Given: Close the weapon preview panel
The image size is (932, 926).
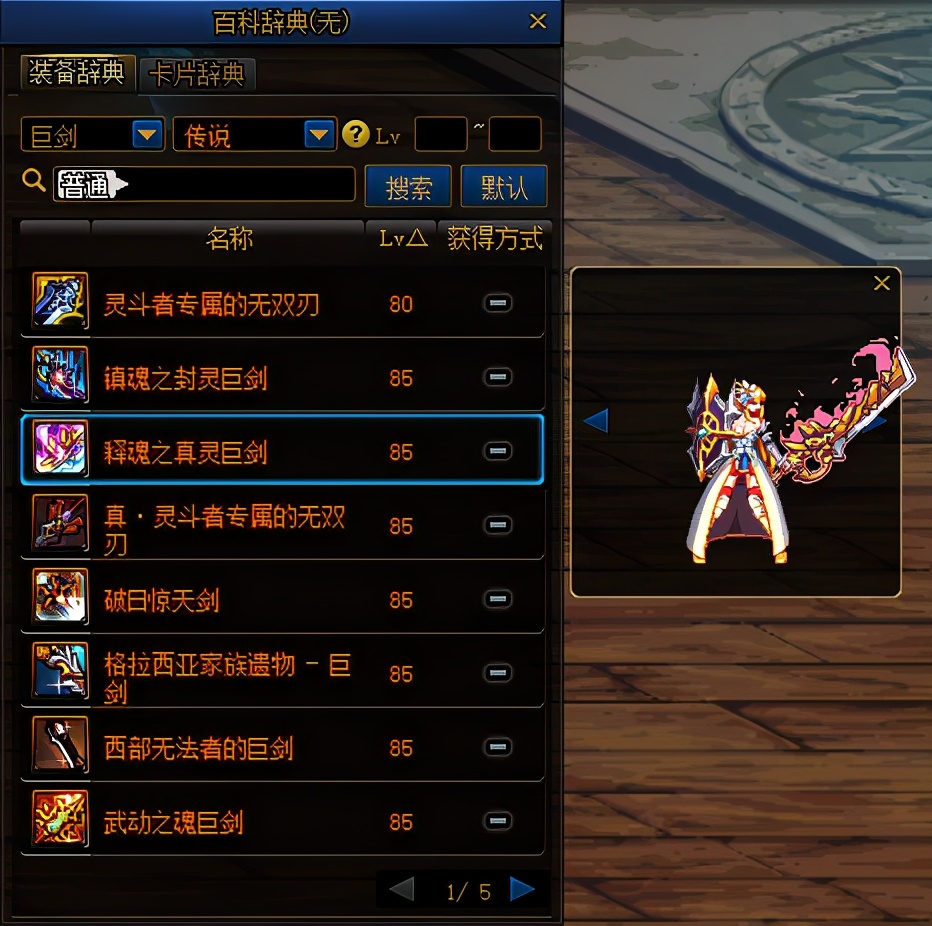Looking at the screenshot, I should click(x=881, y=284).
